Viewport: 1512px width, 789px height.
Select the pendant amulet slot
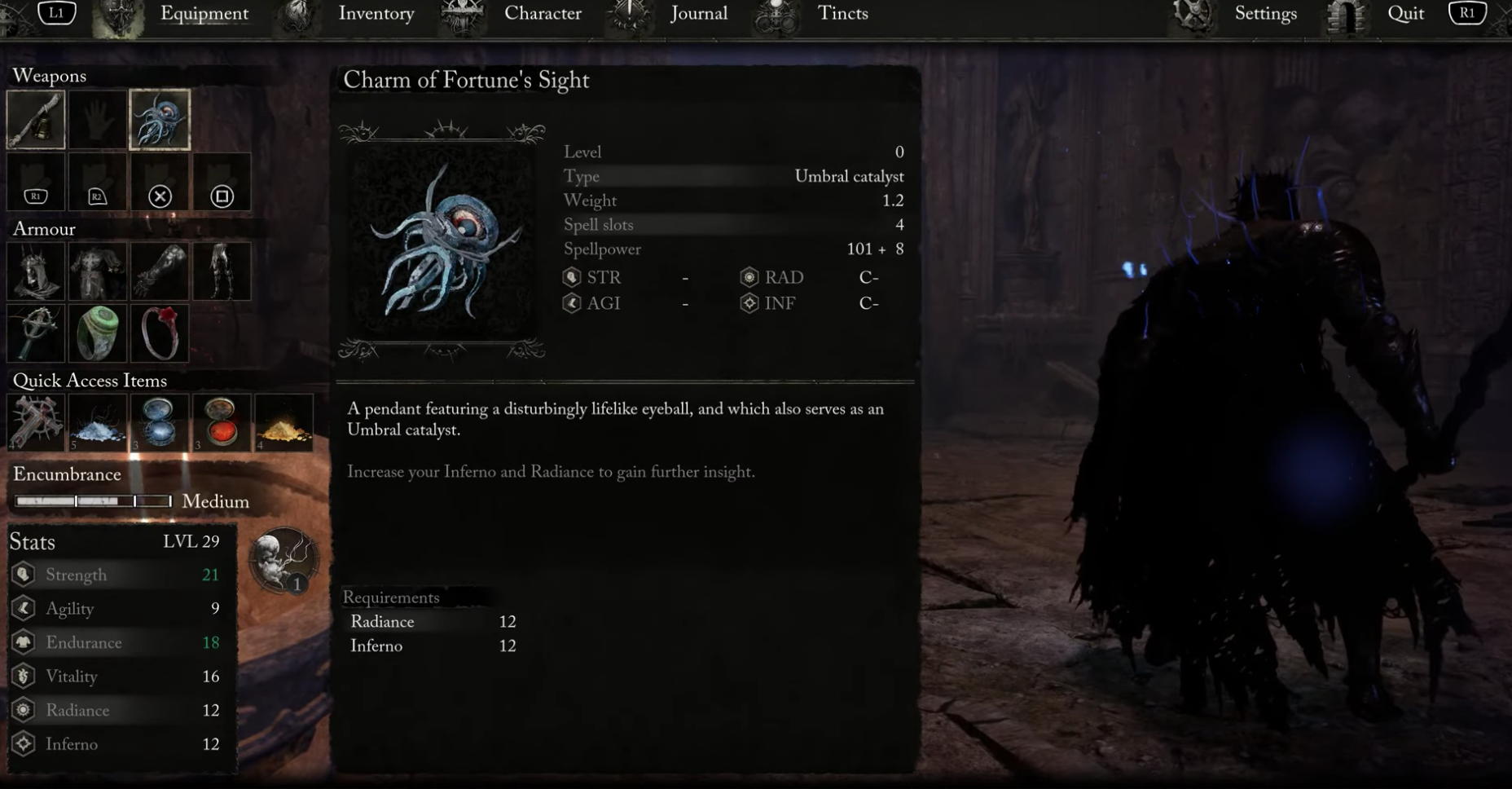36,333
